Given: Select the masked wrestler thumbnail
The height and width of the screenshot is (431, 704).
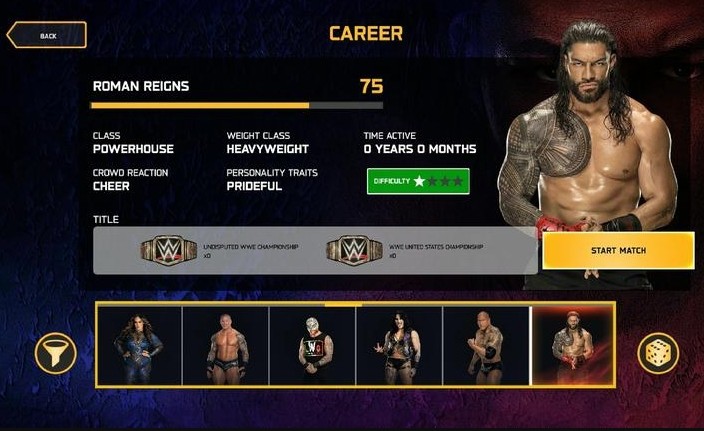Looking at the screenshot, I should tap(312, 346).
